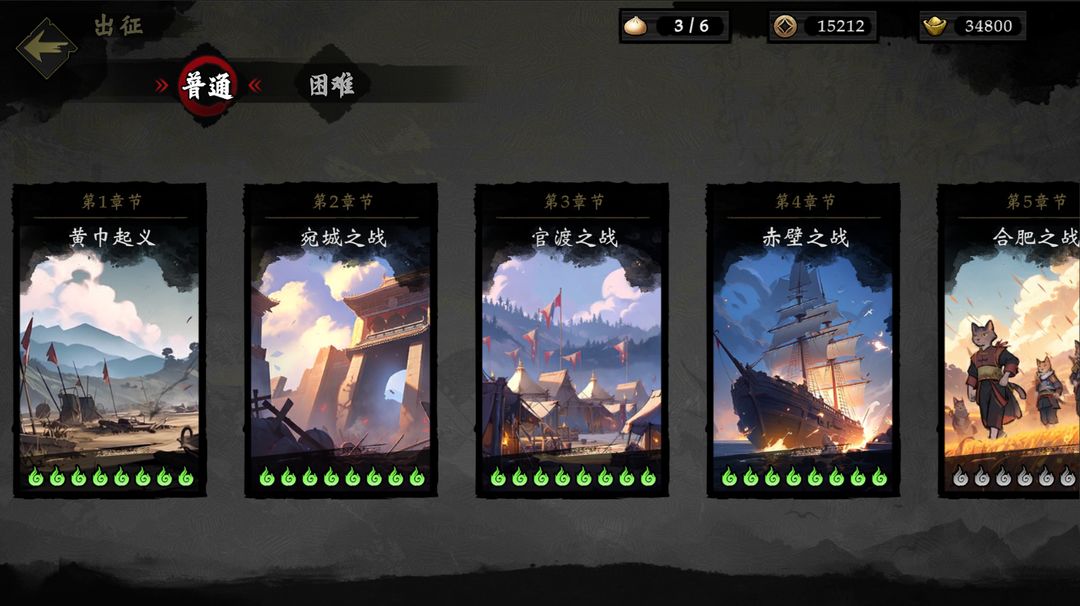Screen dimensions: 1080x606
Task: Select the 困难 hard difficulty tab
Action: [331, 85]
